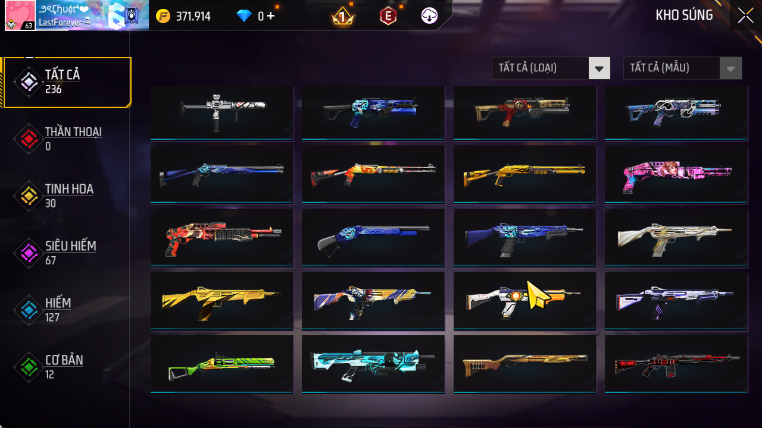Open the Siêu Hiếm rarity tab

[68, 252]
